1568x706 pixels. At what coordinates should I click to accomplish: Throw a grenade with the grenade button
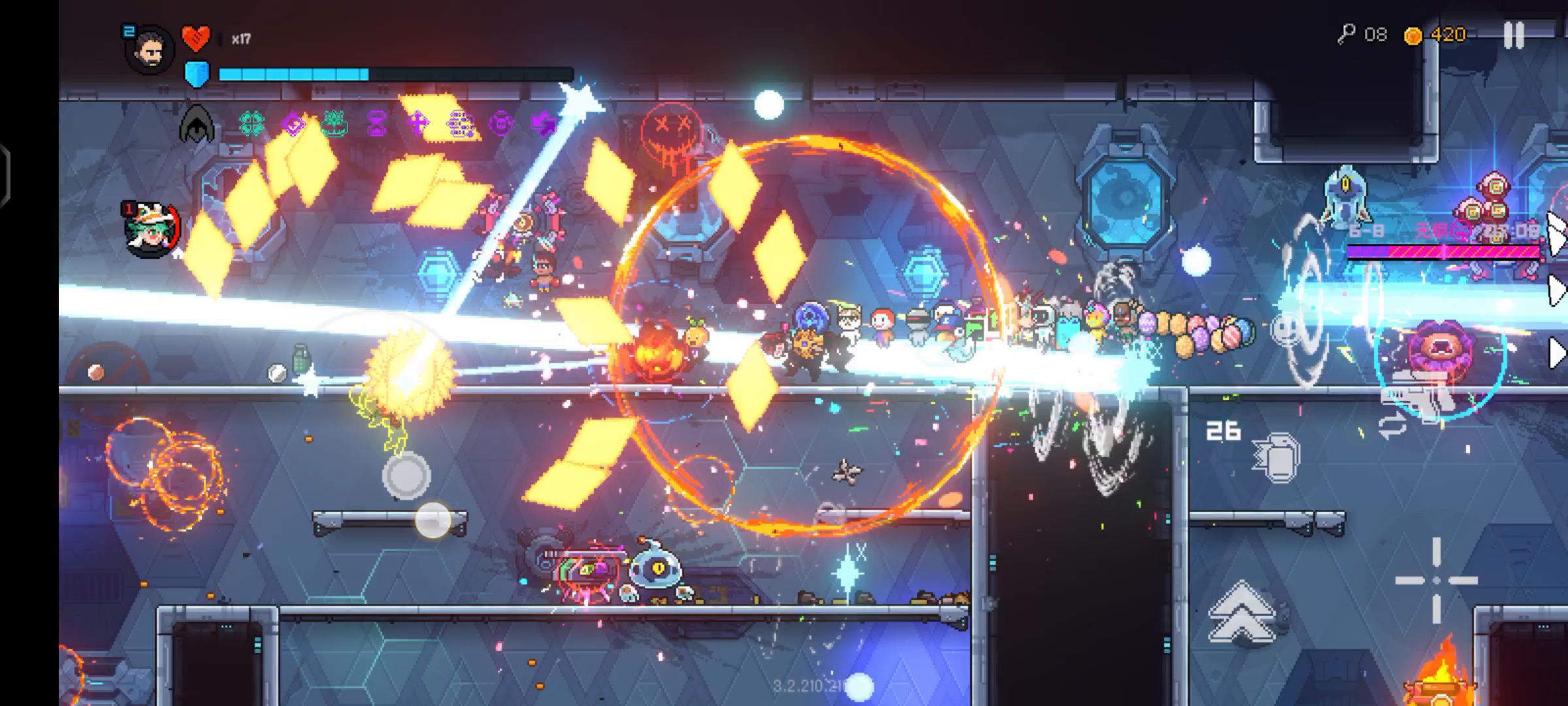1276,457
